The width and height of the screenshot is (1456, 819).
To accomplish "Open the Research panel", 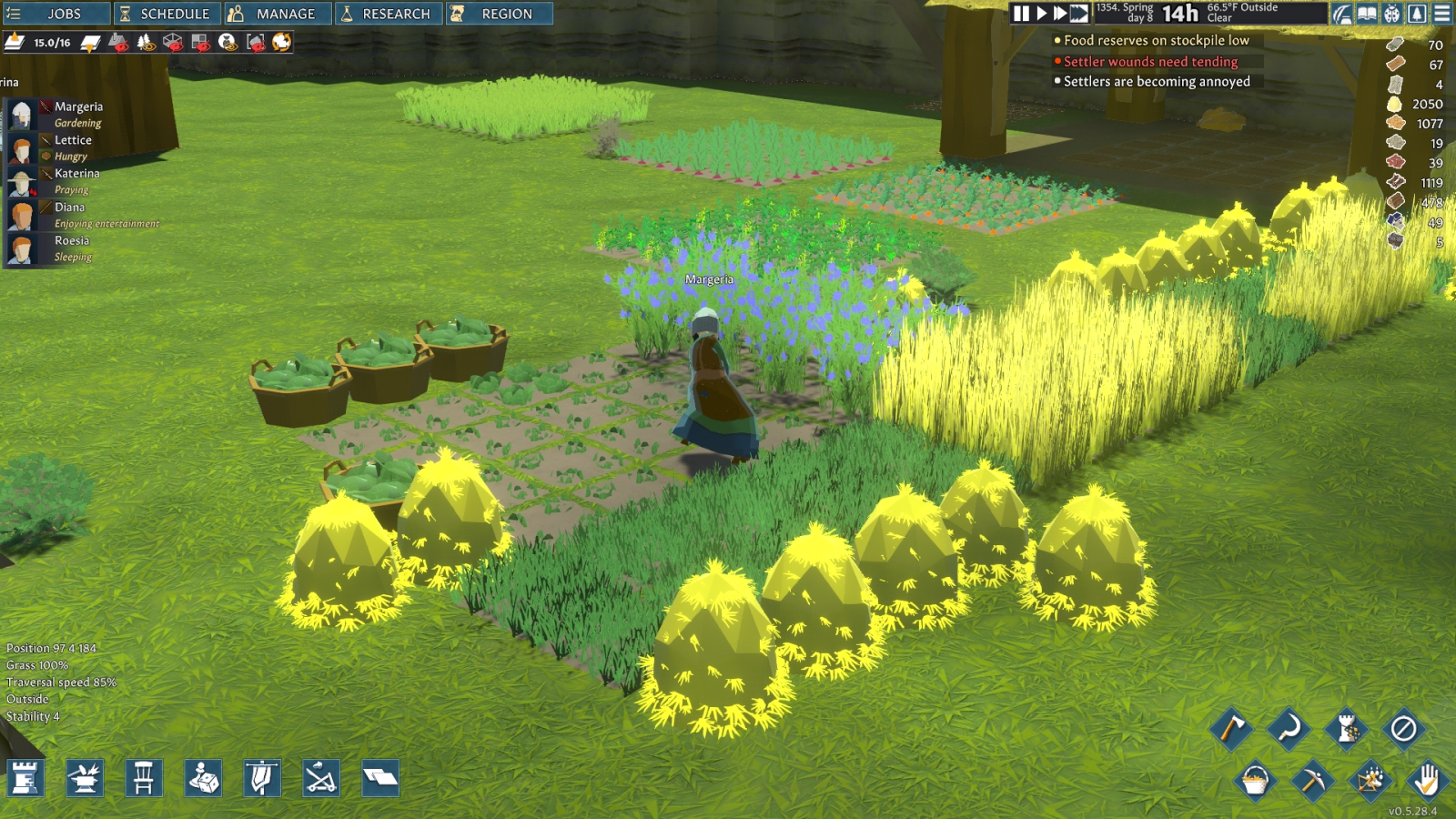I will pos(389,14).
